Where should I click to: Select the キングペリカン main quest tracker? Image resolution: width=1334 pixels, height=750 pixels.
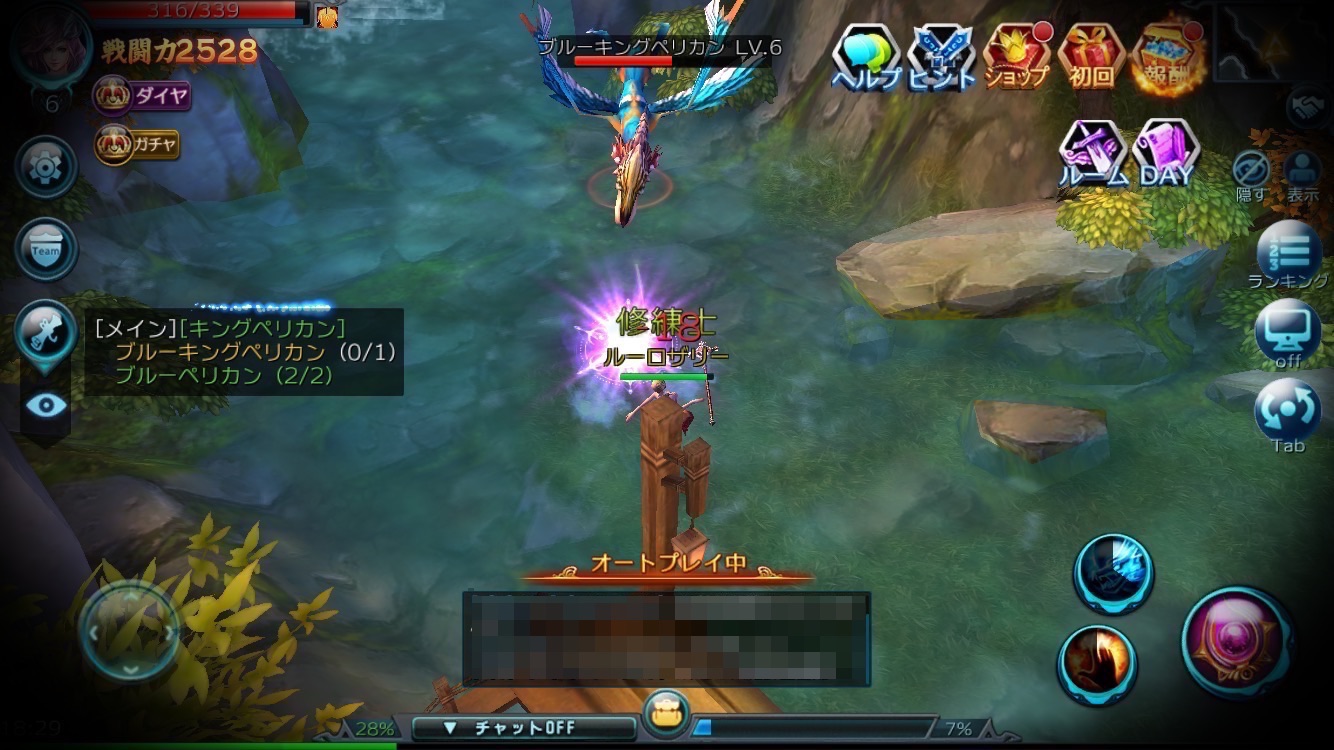243,351
